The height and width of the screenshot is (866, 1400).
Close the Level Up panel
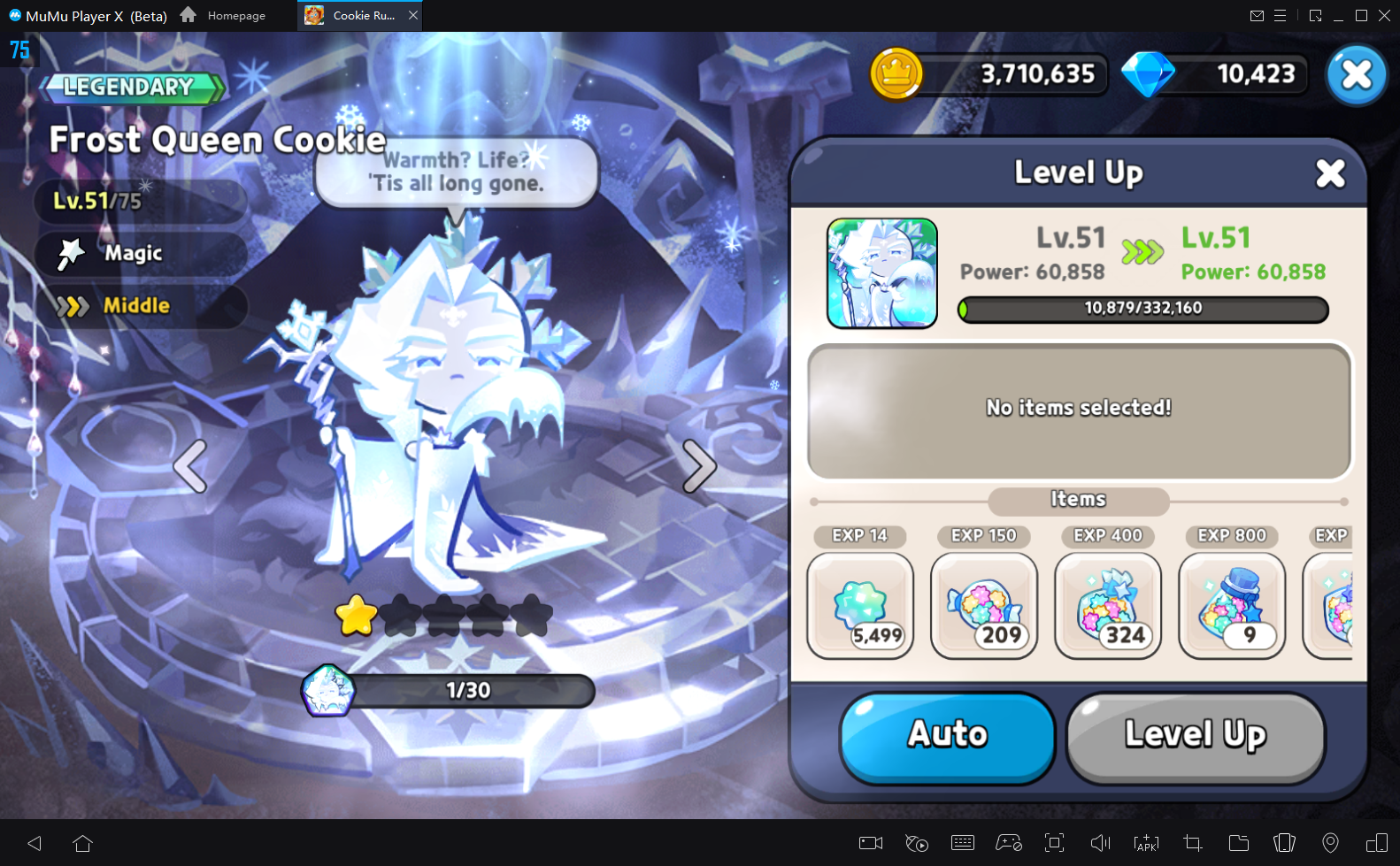pyautogui.click(x=1329, y=174)
